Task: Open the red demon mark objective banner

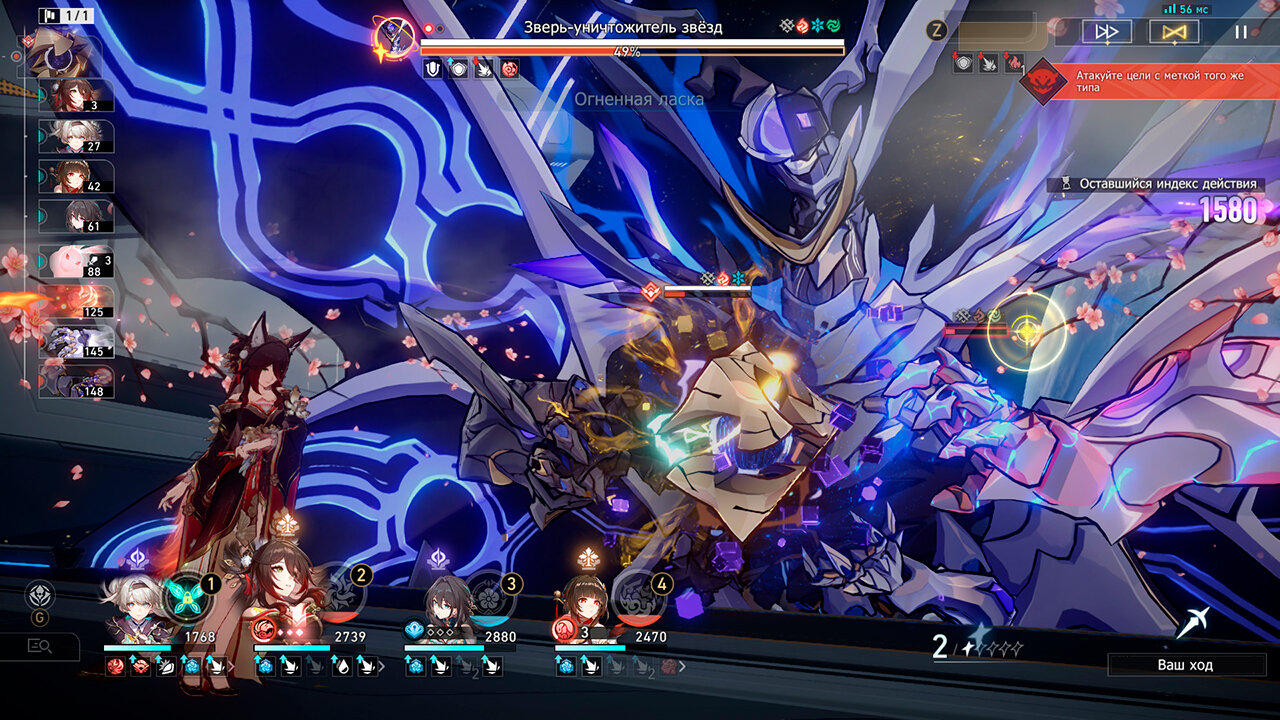Action: pos(1150,81)
